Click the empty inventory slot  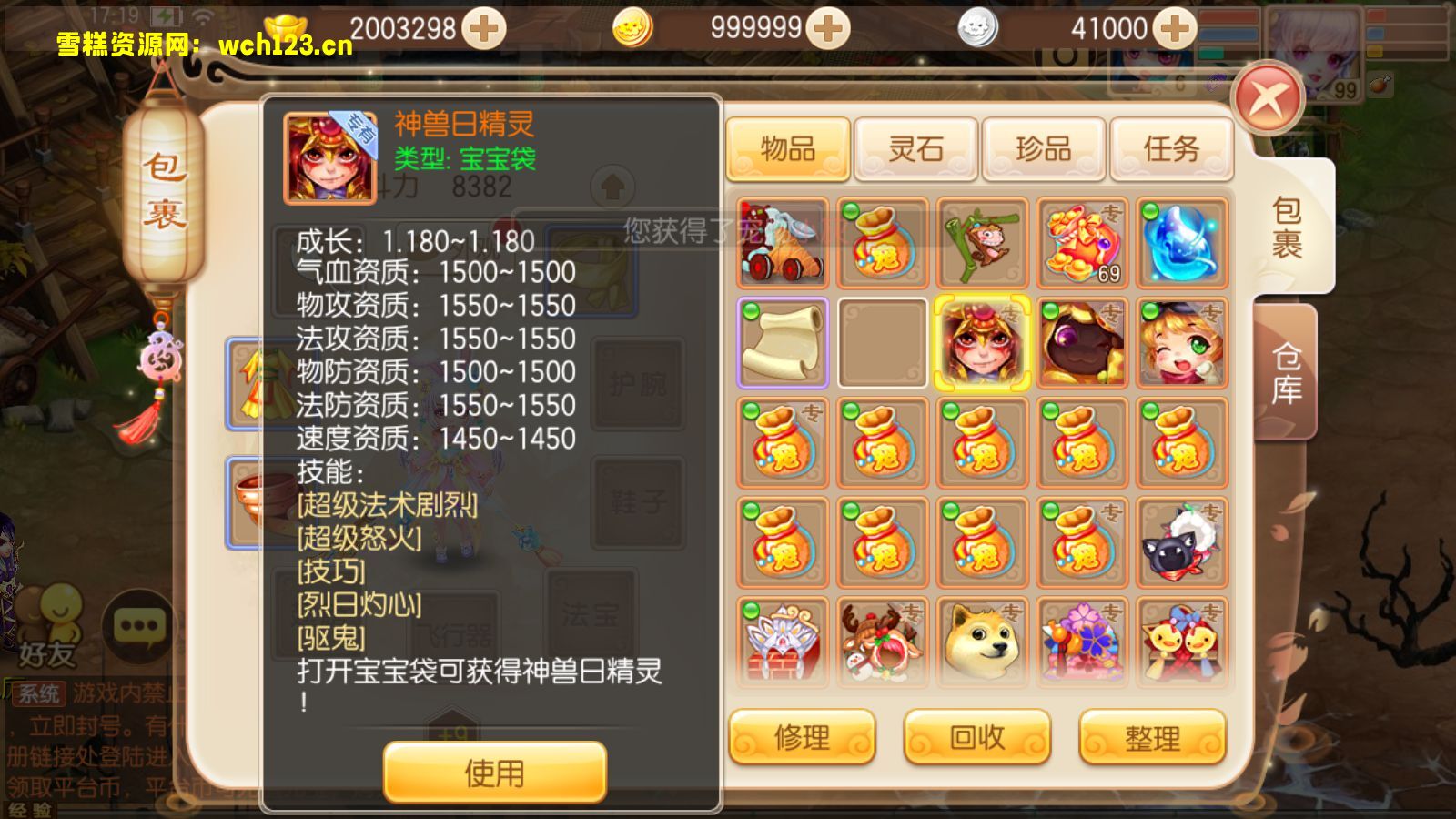tap(881, 344)
